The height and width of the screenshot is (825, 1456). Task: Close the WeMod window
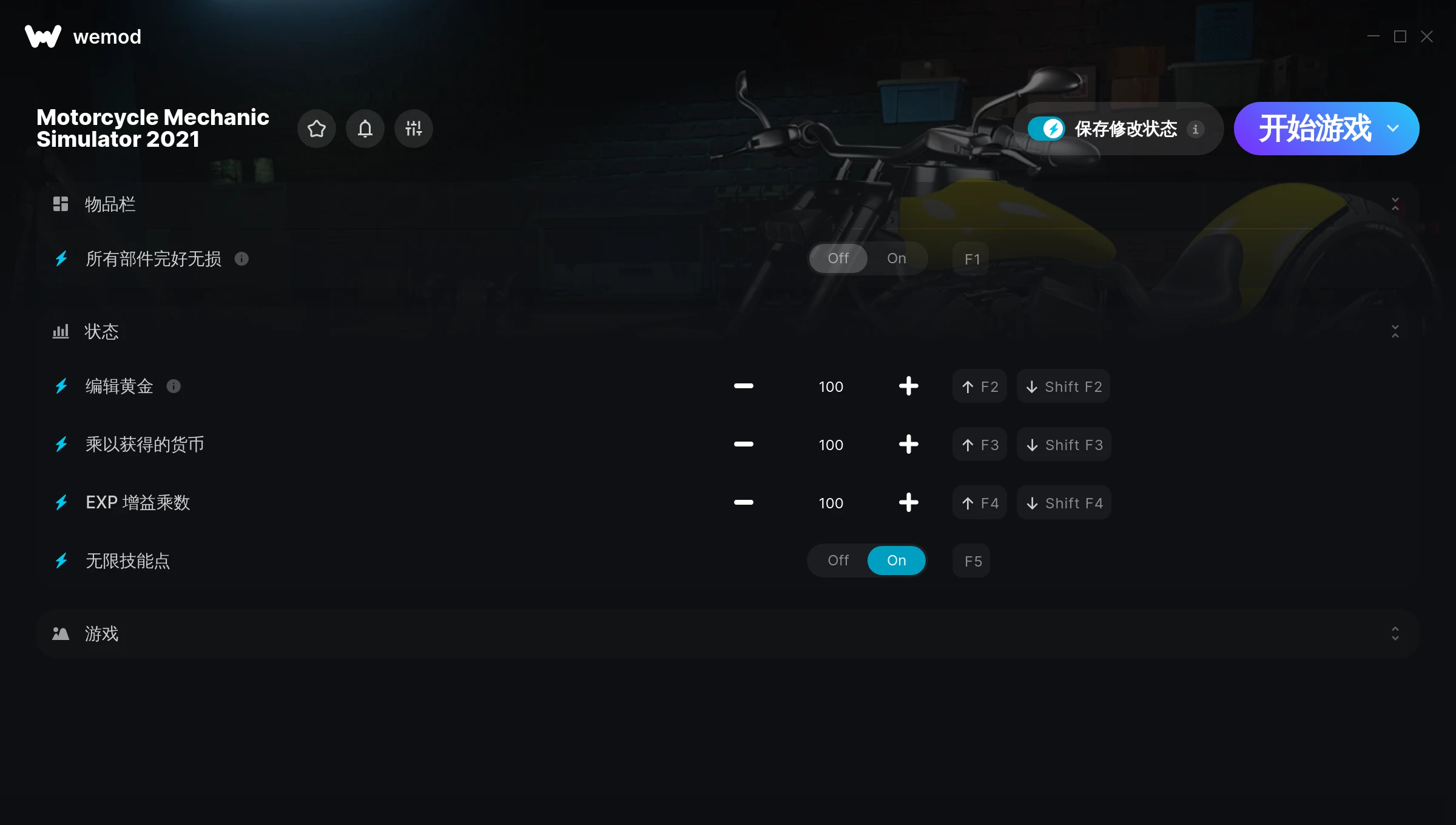click(x=1427, y=37)
